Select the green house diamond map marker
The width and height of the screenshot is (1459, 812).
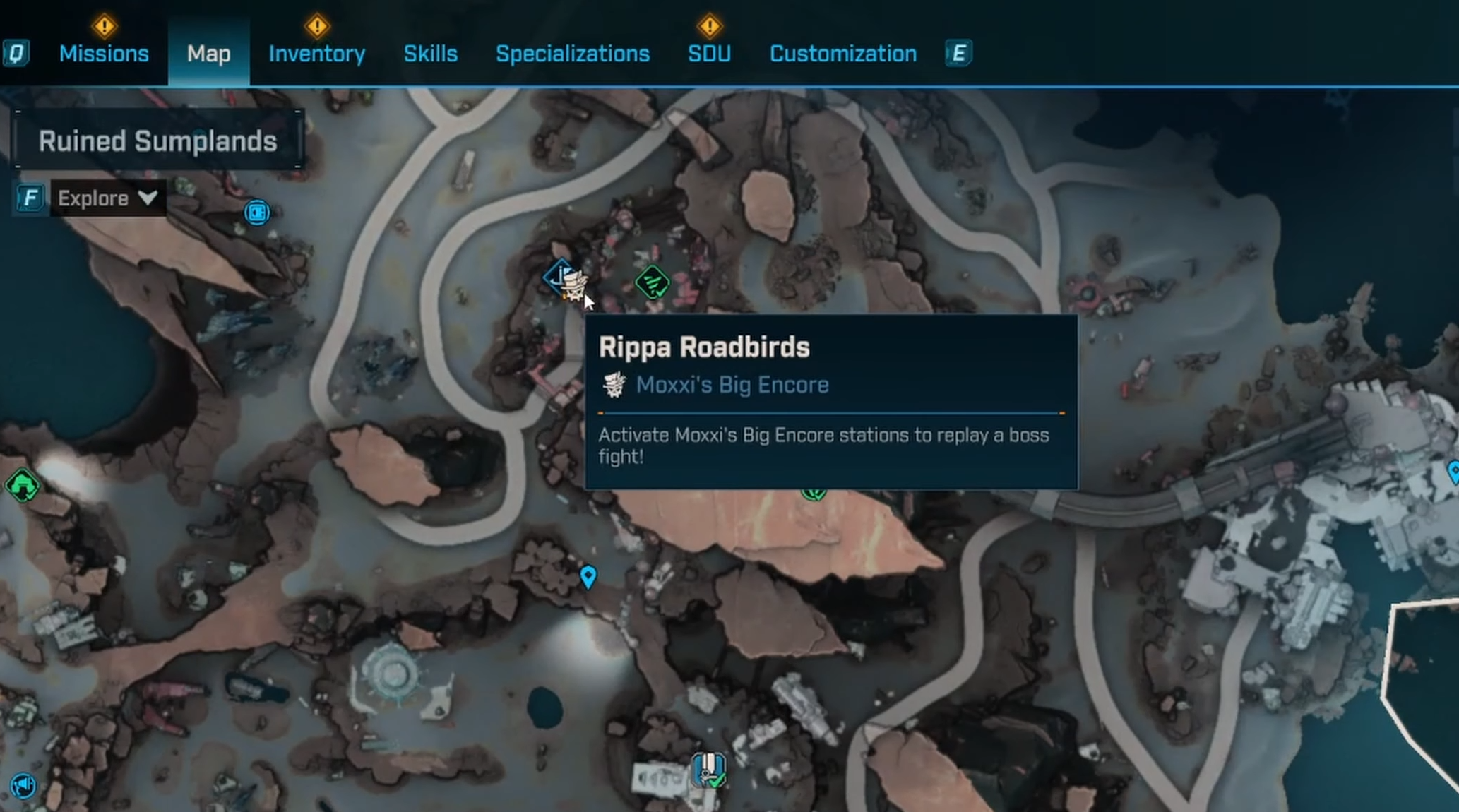(22, 486)
